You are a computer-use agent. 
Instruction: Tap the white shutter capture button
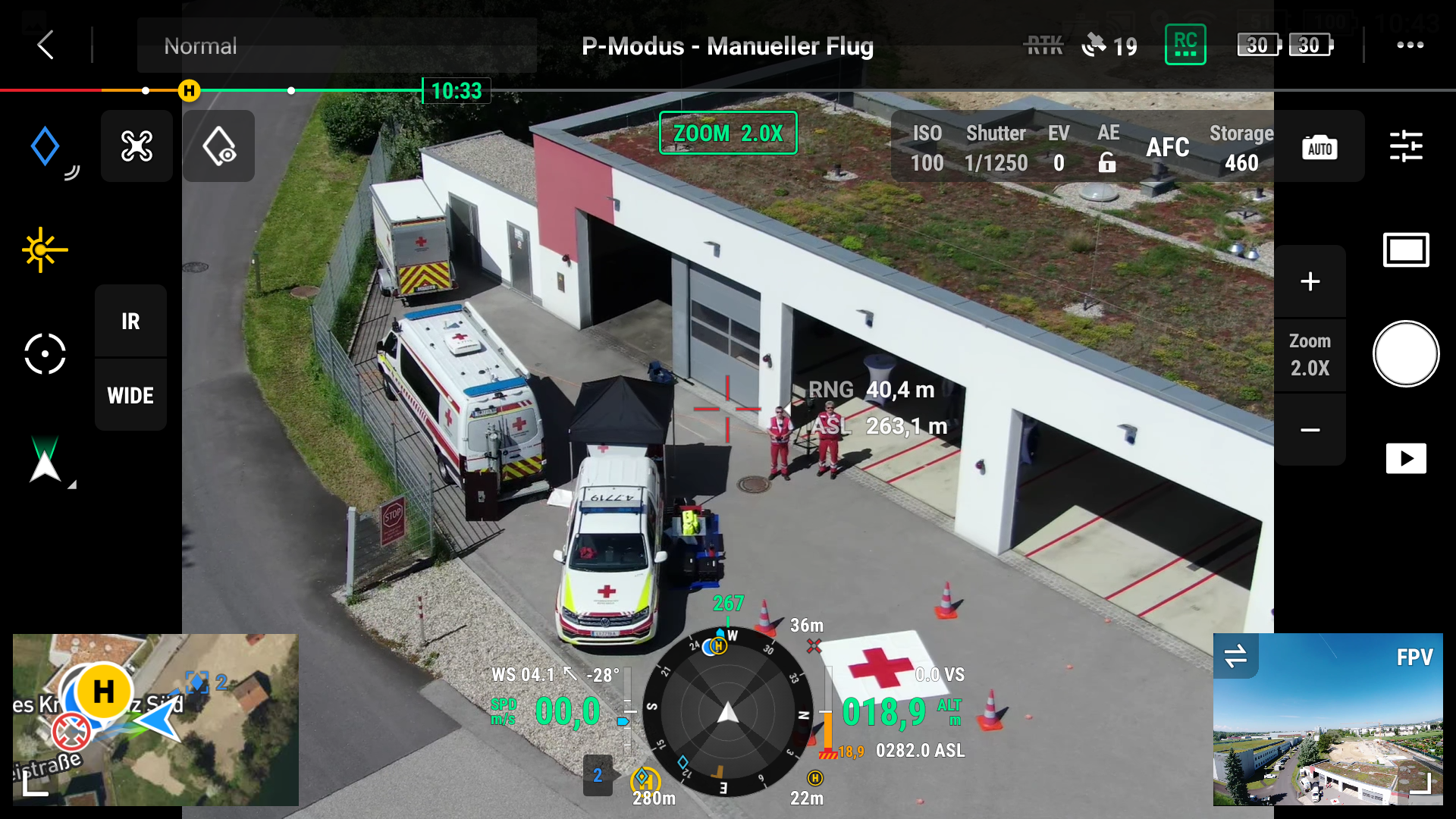tap(1405, 354)
